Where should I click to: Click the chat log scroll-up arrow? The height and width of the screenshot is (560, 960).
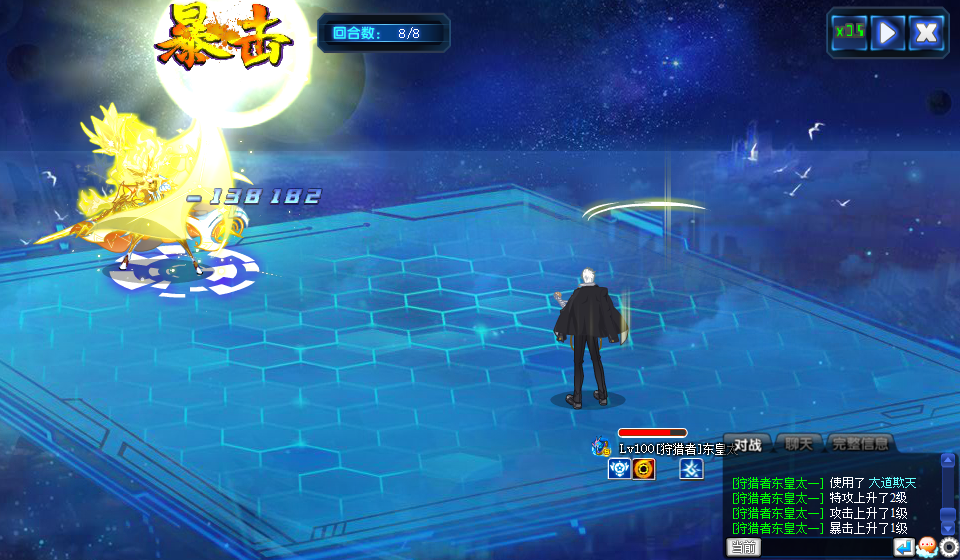click(x=948, y=462)
